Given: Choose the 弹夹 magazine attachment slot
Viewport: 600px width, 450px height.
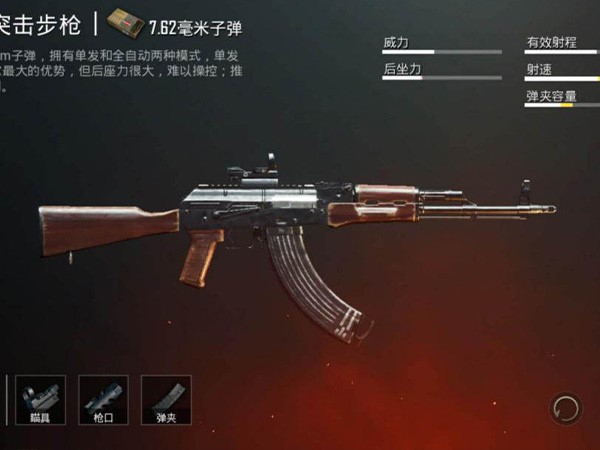Looking at the screenshot, I should click(x=166, y=399).
